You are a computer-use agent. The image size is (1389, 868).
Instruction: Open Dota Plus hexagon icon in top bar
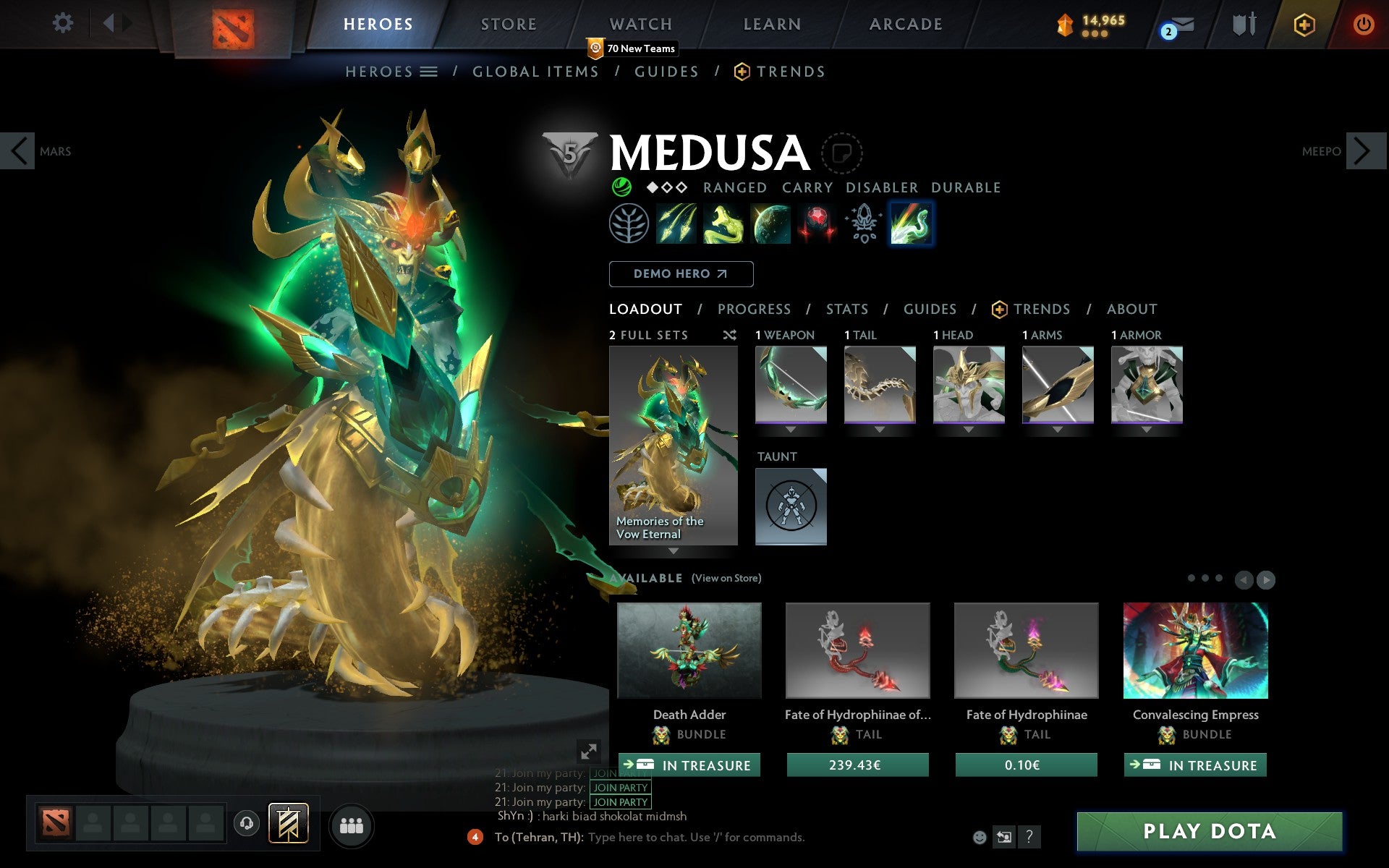[1302, 23]
